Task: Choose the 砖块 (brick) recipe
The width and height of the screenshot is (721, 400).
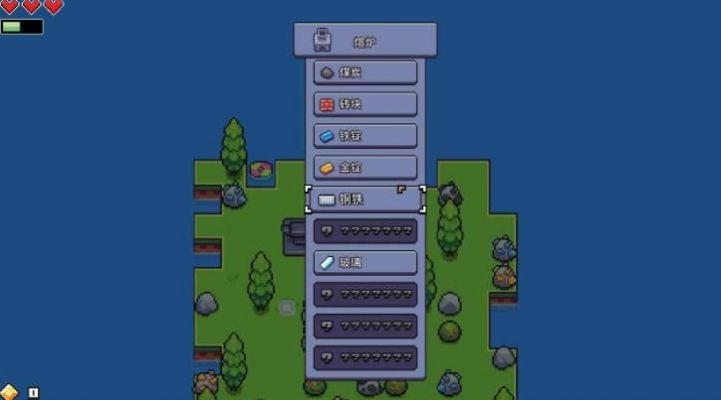Action: (365, 104)
